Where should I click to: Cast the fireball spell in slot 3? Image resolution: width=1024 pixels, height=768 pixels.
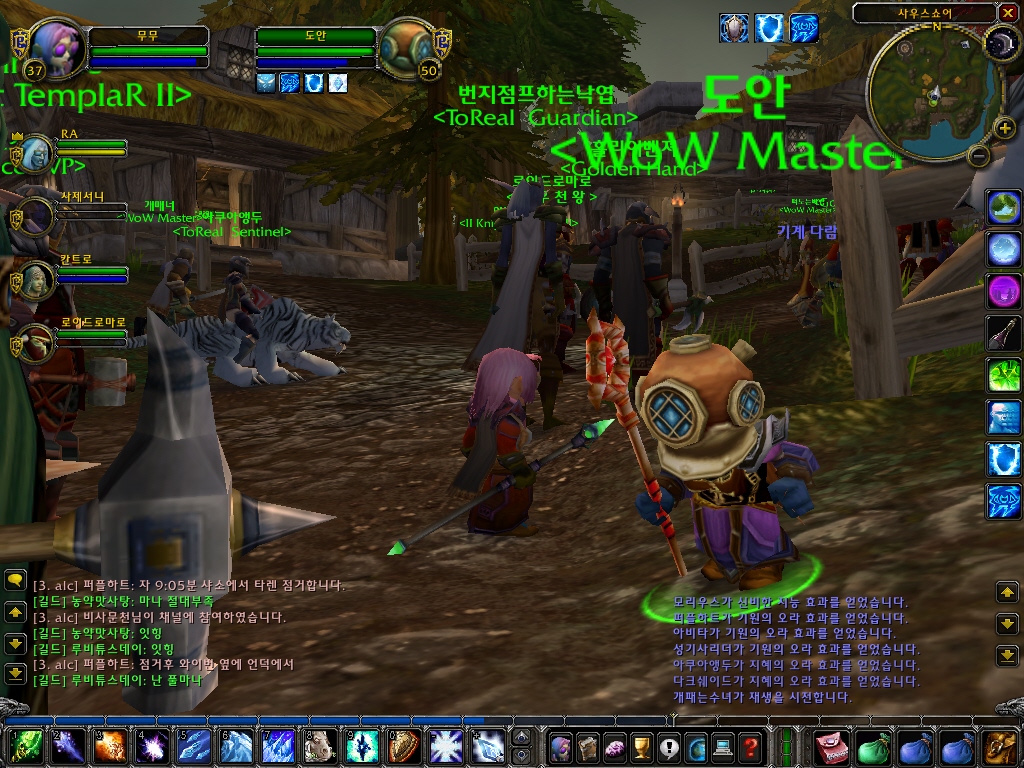click(x=110, y=746)
